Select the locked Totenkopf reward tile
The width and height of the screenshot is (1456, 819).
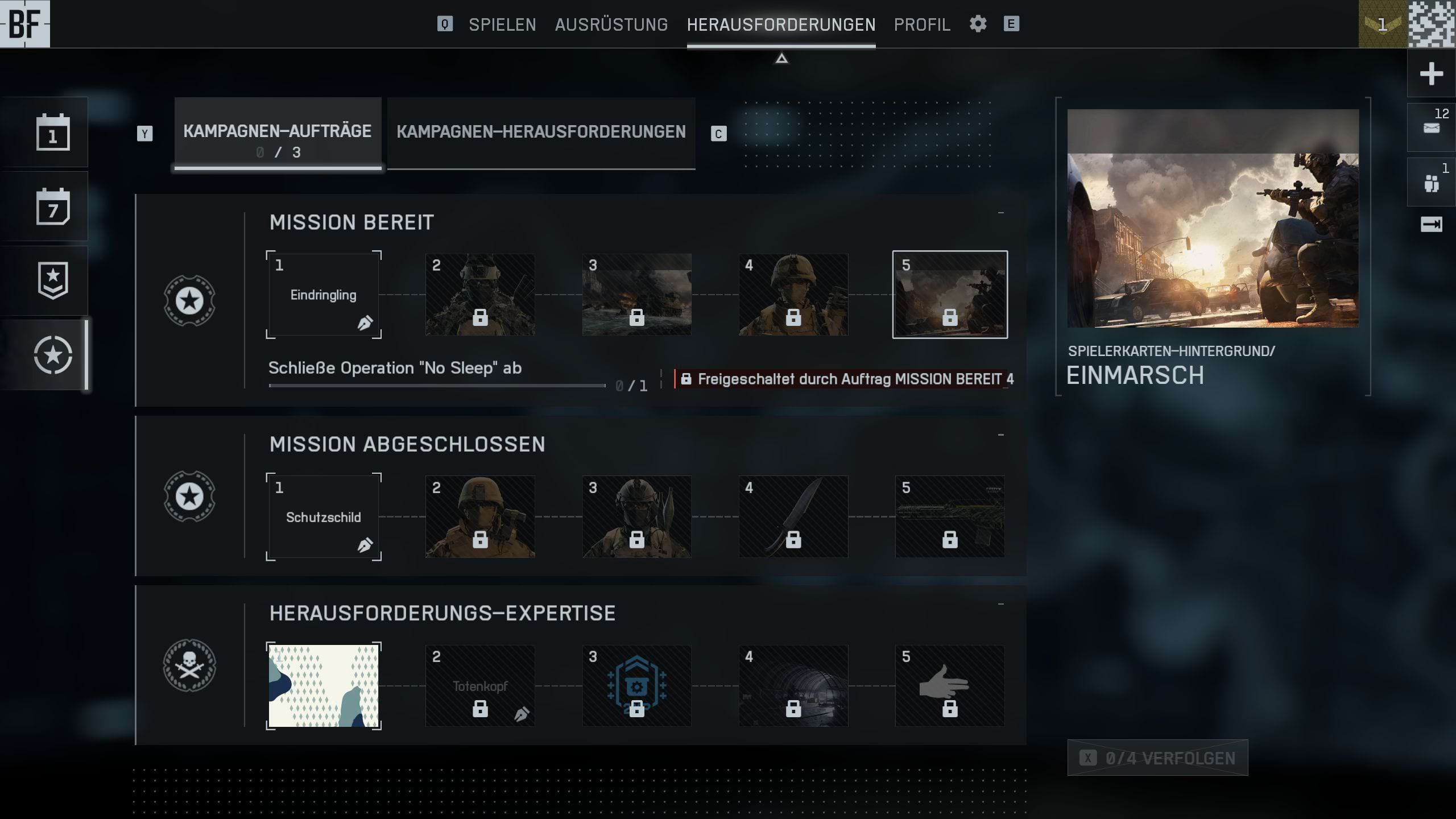coord(480,686)
